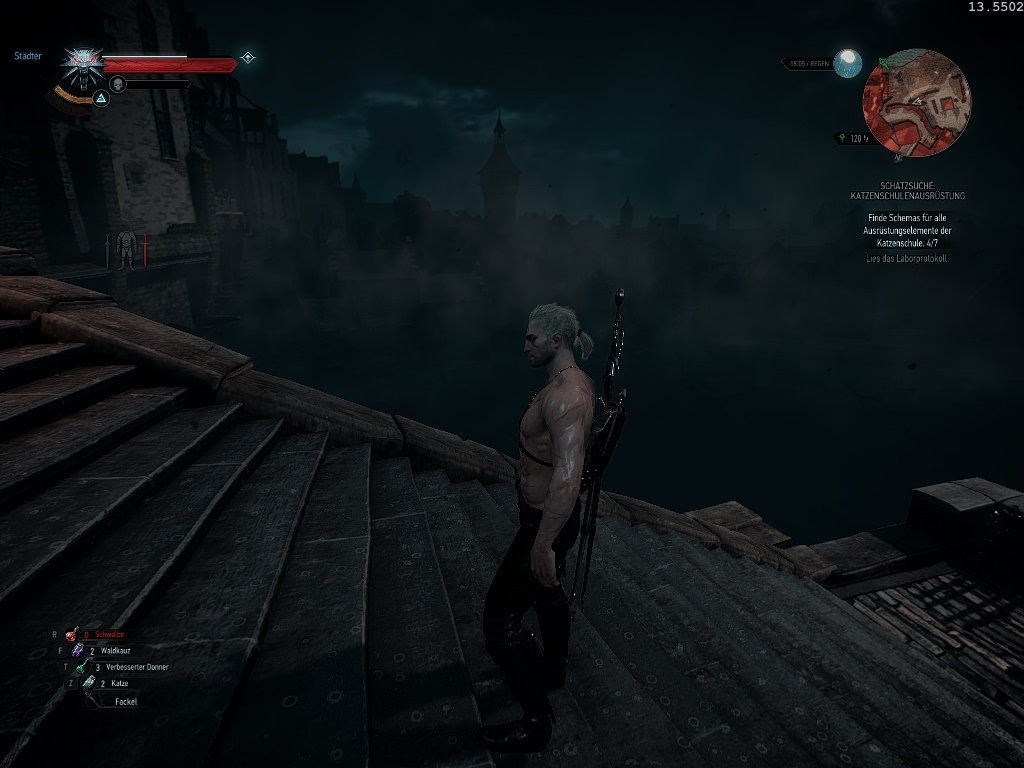Choose the active Witcher sign icon
Screen dimensions: 1024x768
(x=101, y=98)
